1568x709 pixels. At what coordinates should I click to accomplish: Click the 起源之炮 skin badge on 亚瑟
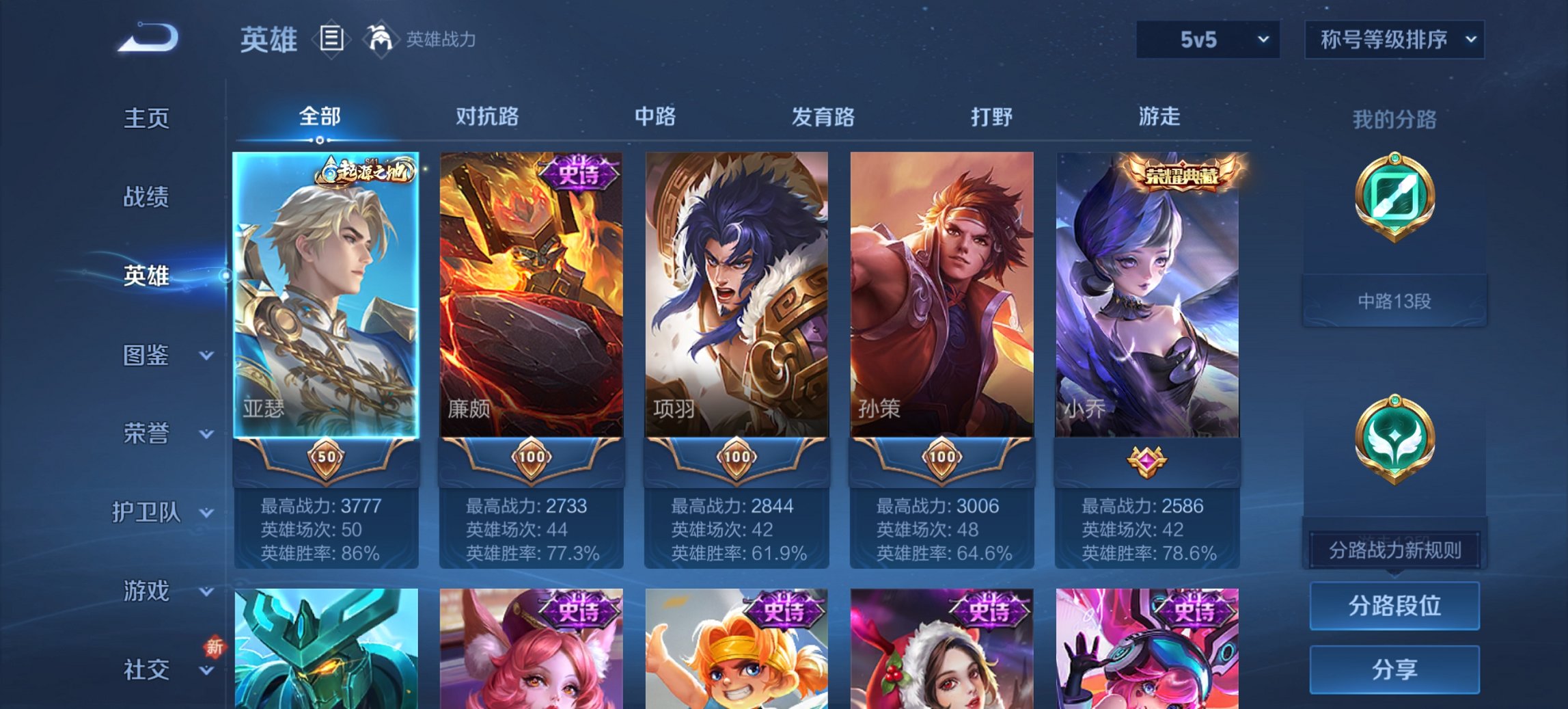(366, 170)
